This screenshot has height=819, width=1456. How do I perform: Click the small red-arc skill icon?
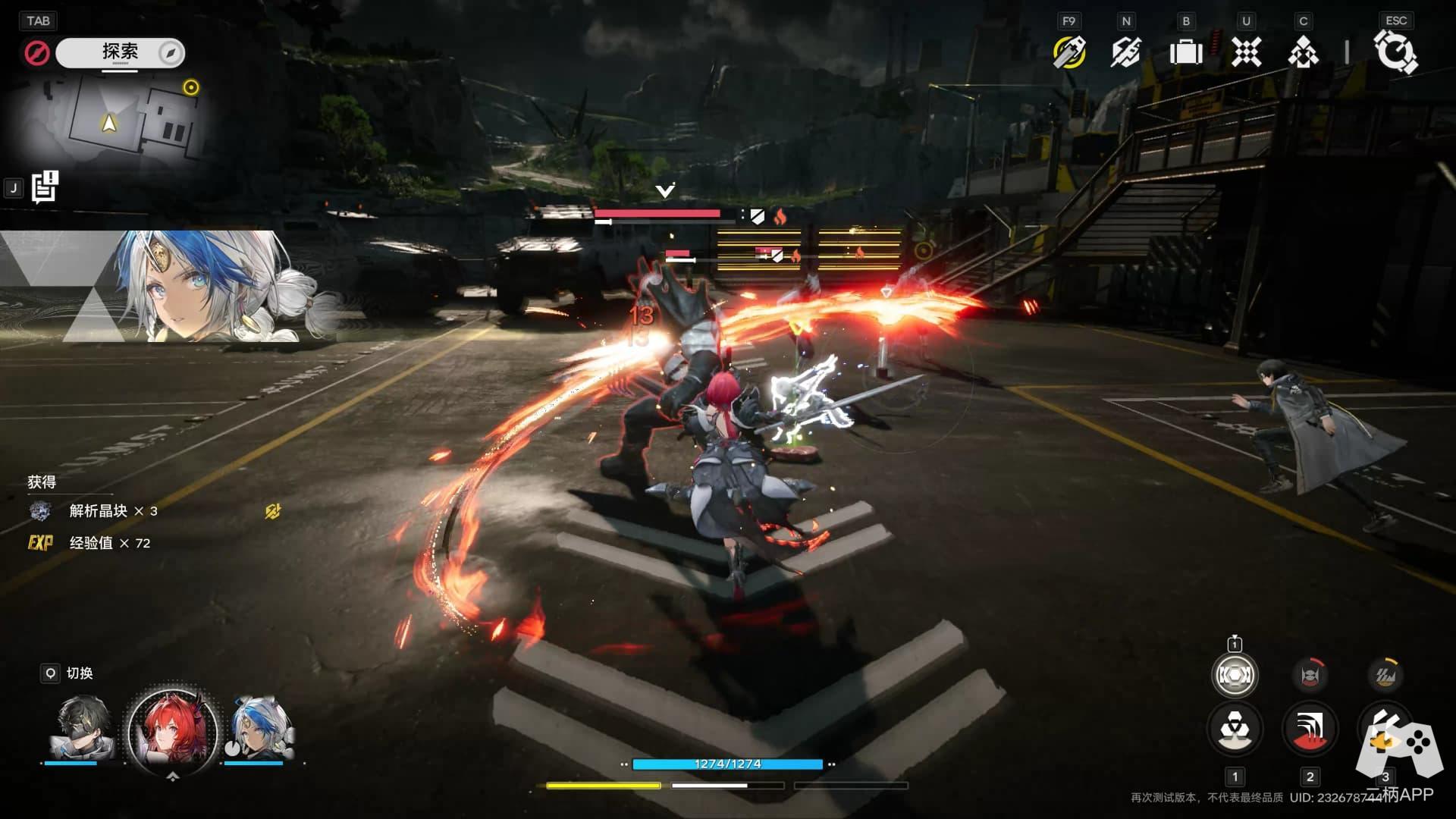coord(1310,675)
